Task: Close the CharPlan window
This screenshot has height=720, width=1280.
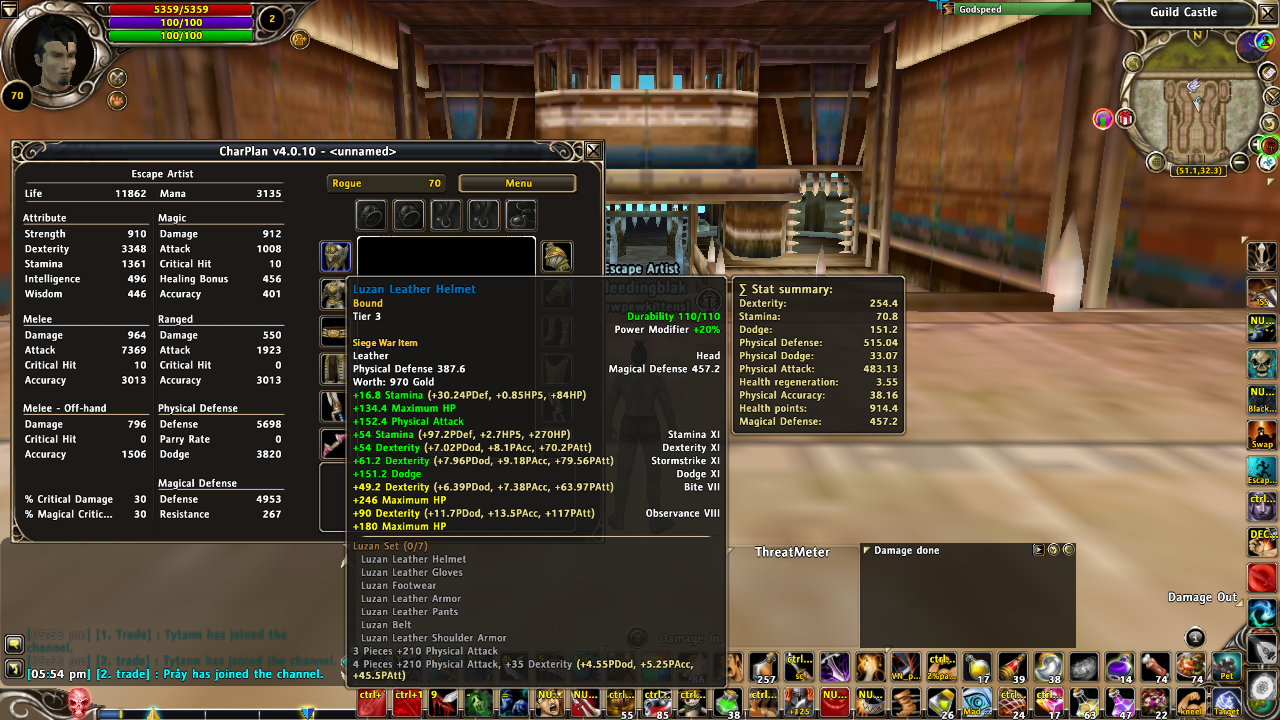Action: tap(593, 151)
